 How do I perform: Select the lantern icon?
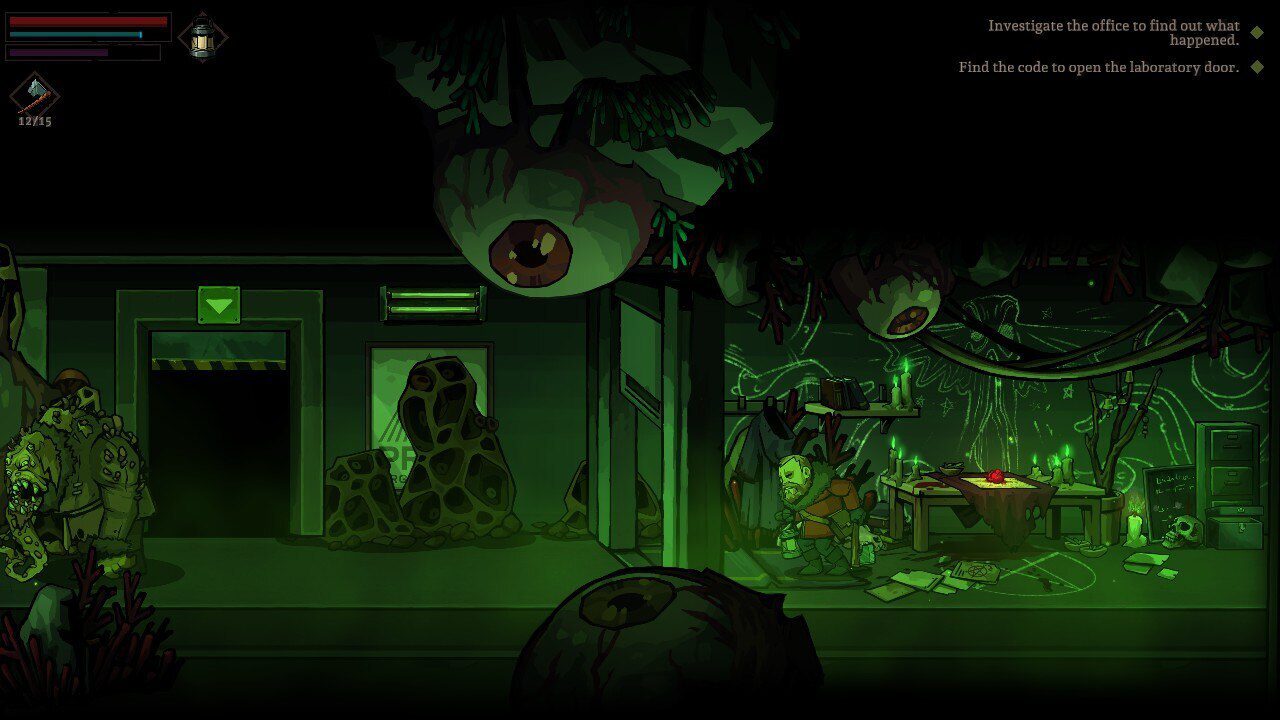[x=202, y=37]
